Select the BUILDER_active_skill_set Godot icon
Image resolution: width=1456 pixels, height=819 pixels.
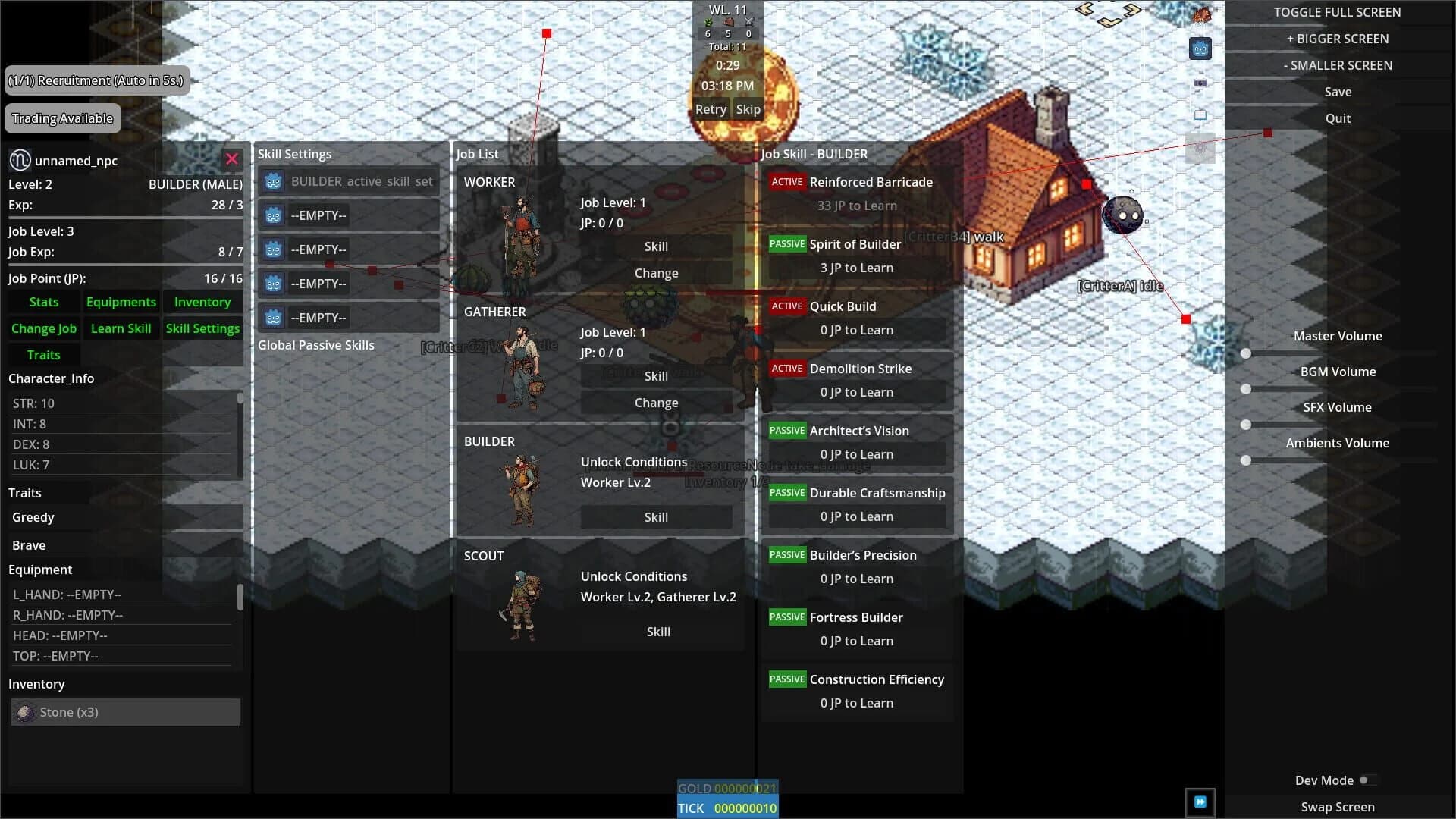click(x=273, y=181)
